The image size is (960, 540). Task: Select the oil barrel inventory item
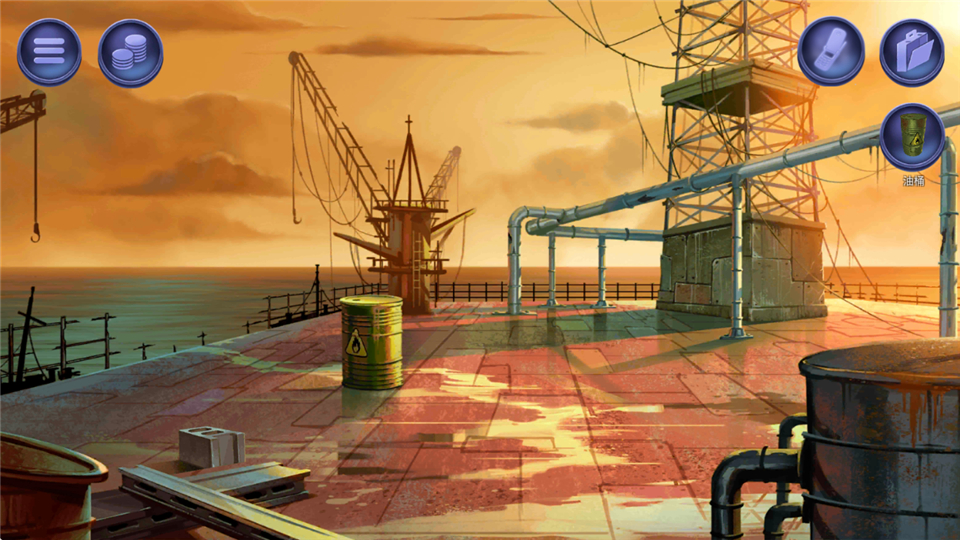[912, 136]
